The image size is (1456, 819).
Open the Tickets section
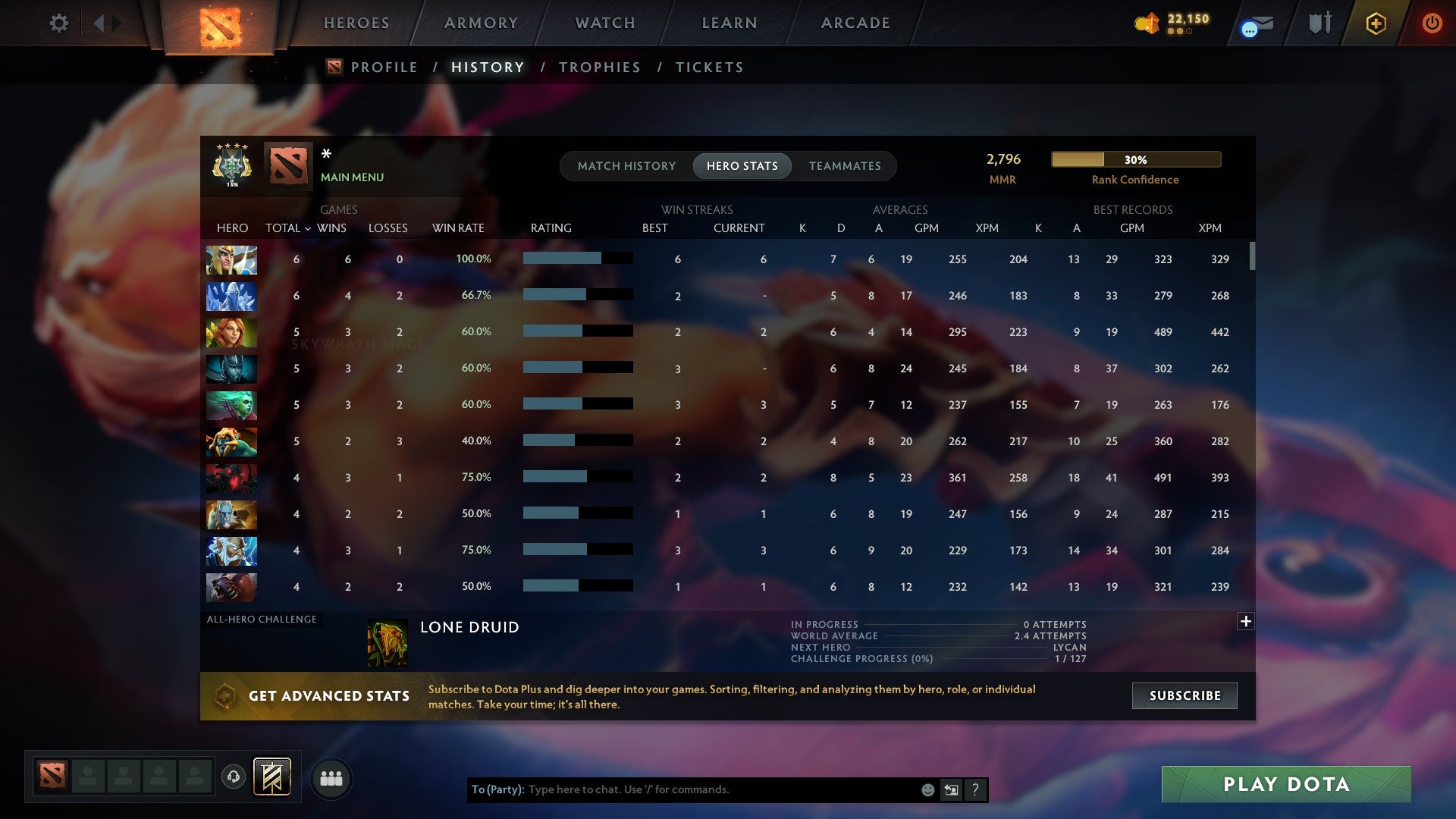[709, 67]
